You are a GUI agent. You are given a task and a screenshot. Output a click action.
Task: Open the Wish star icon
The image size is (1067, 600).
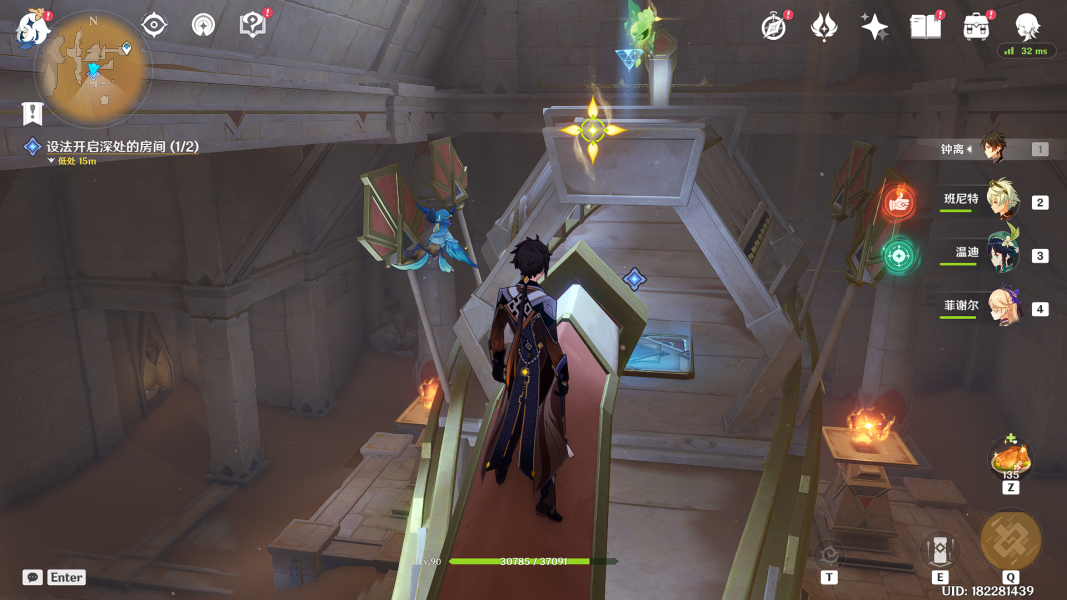874,27
